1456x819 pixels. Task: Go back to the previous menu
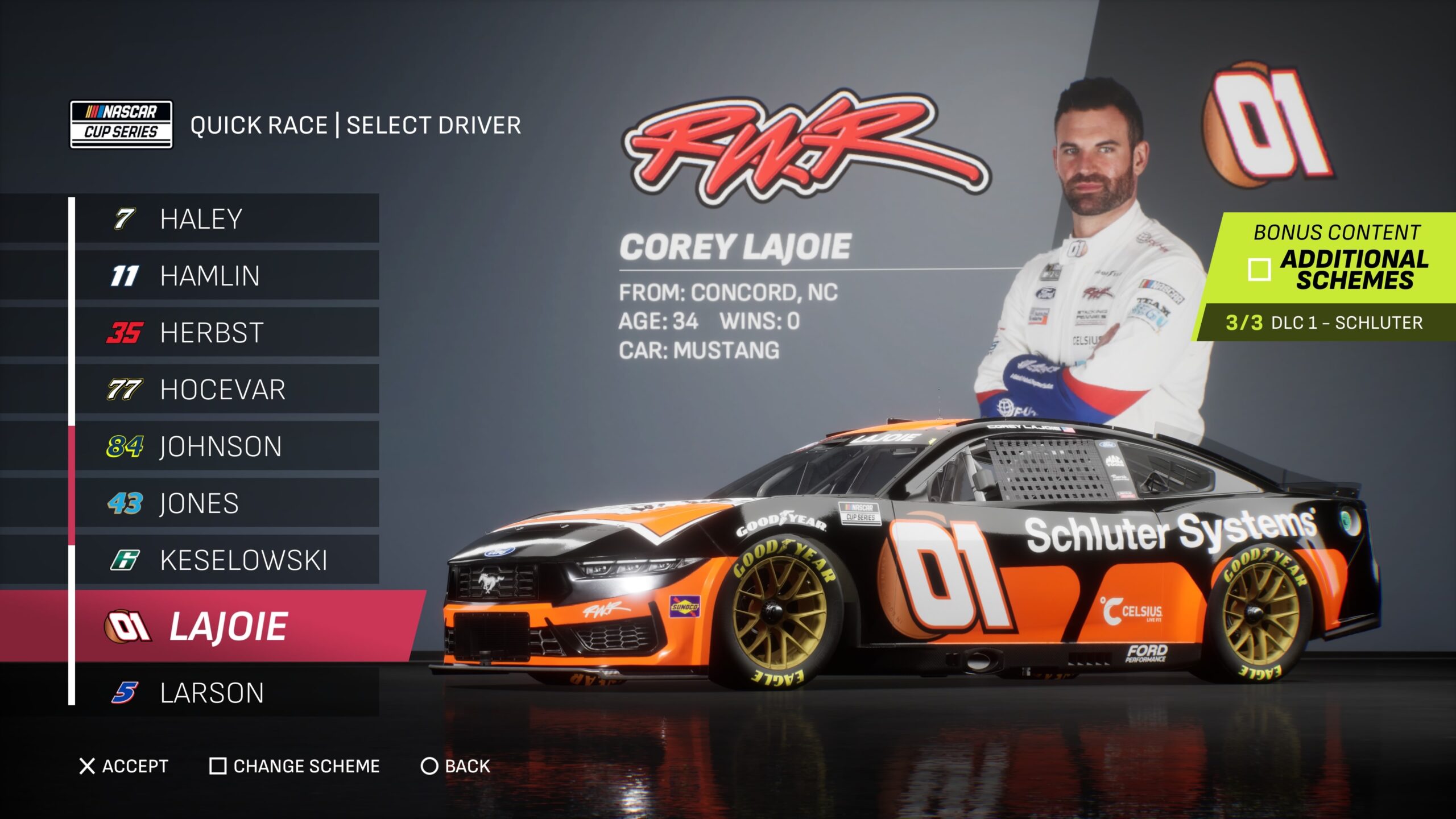click(456, 766)
